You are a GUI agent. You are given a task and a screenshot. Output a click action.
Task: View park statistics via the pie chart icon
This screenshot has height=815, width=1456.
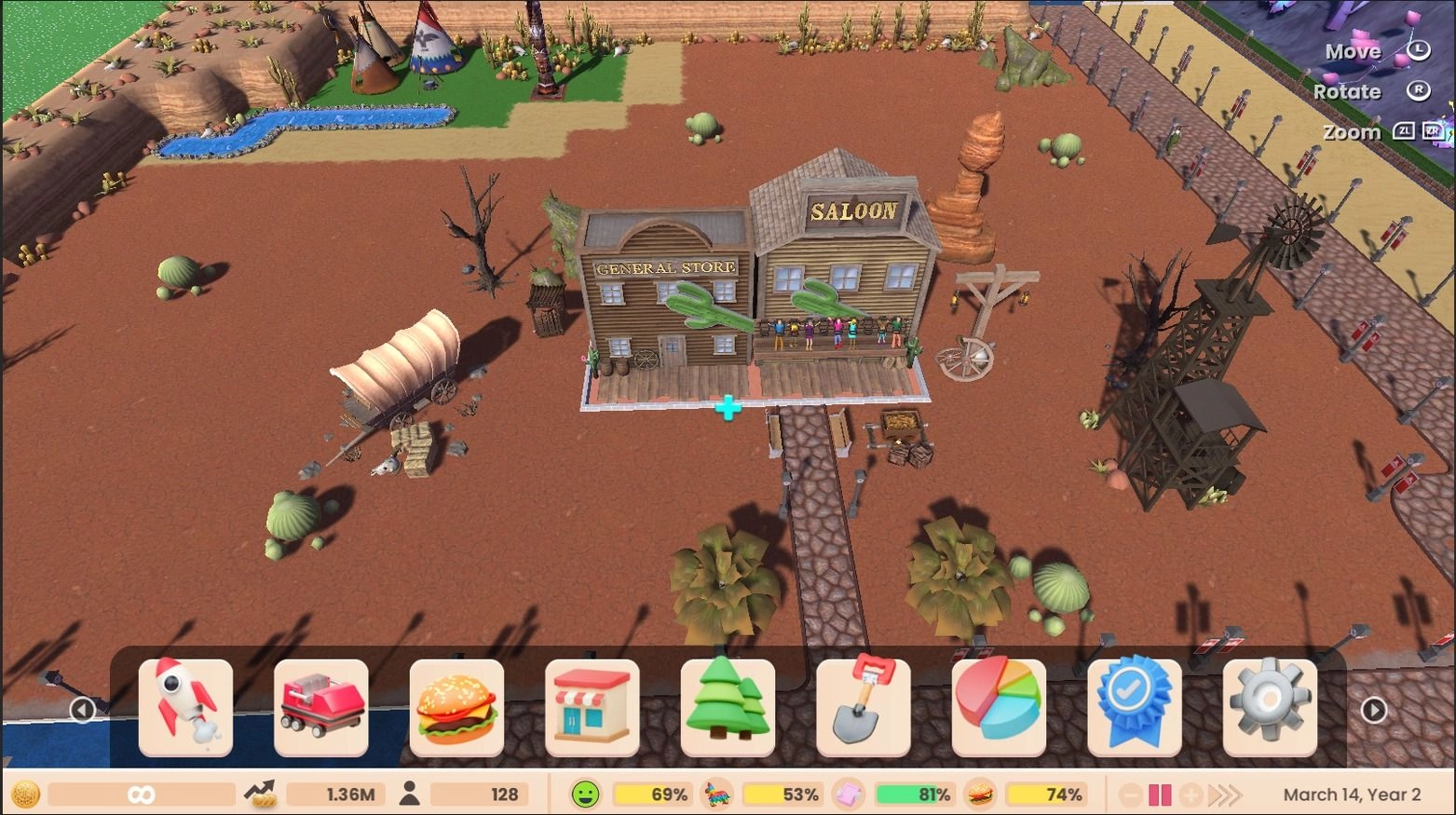coord(999,706)
